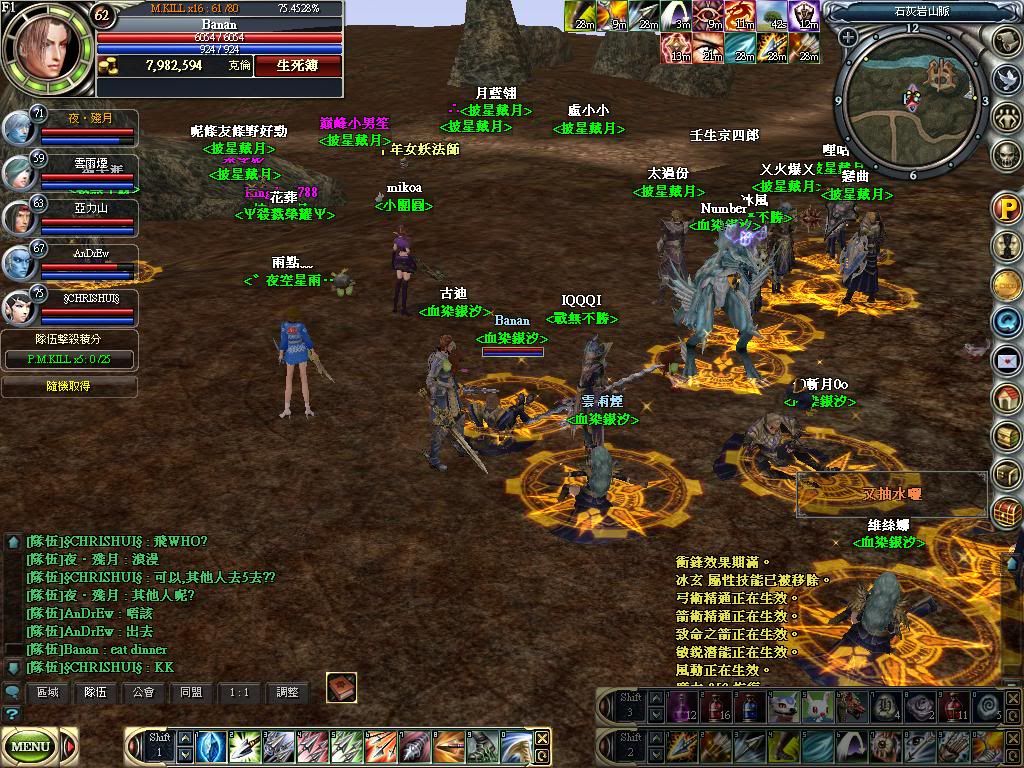This screenshot has height=768, width=1024.
Task: Select party member AnDrEw's portrait
Action: pos(18,263)
